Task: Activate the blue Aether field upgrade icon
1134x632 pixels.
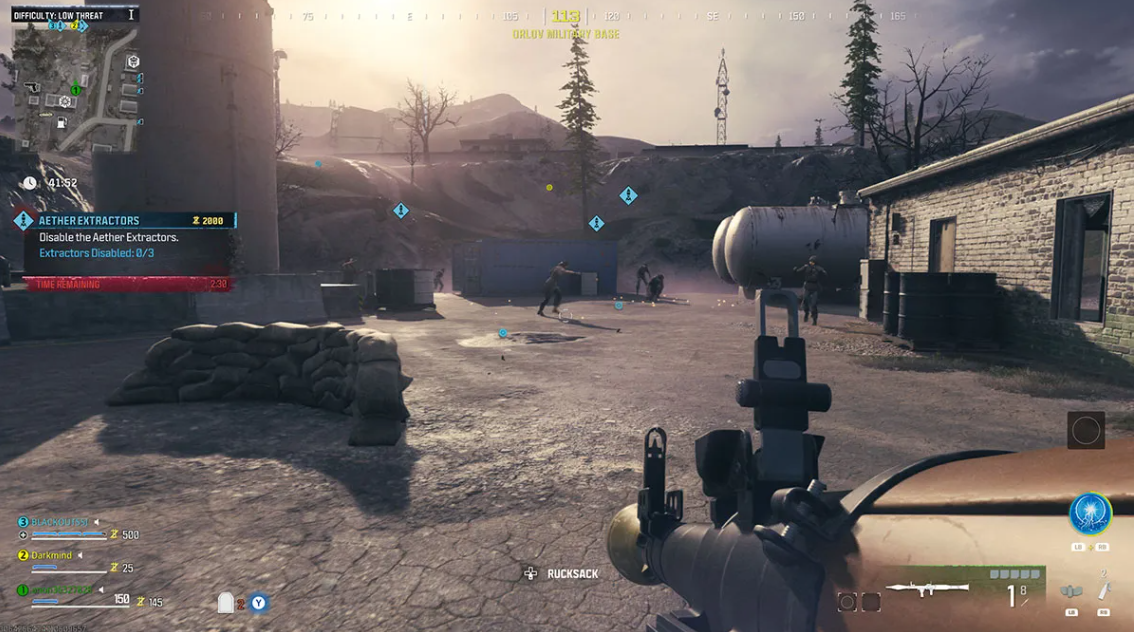Action: point(1089,514)
